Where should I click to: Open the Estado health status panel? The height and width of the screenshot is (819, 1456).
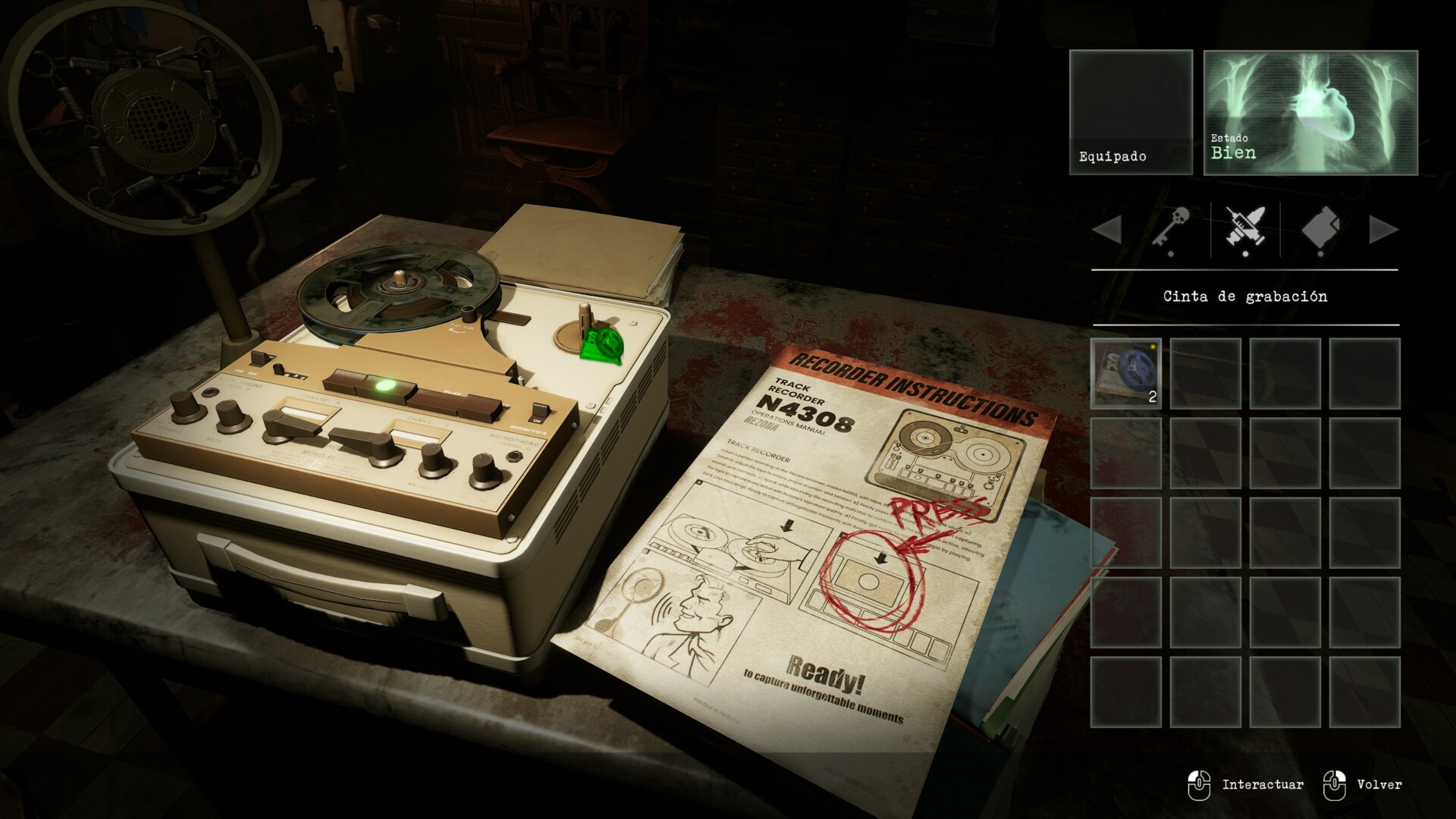click(1310, 112)
